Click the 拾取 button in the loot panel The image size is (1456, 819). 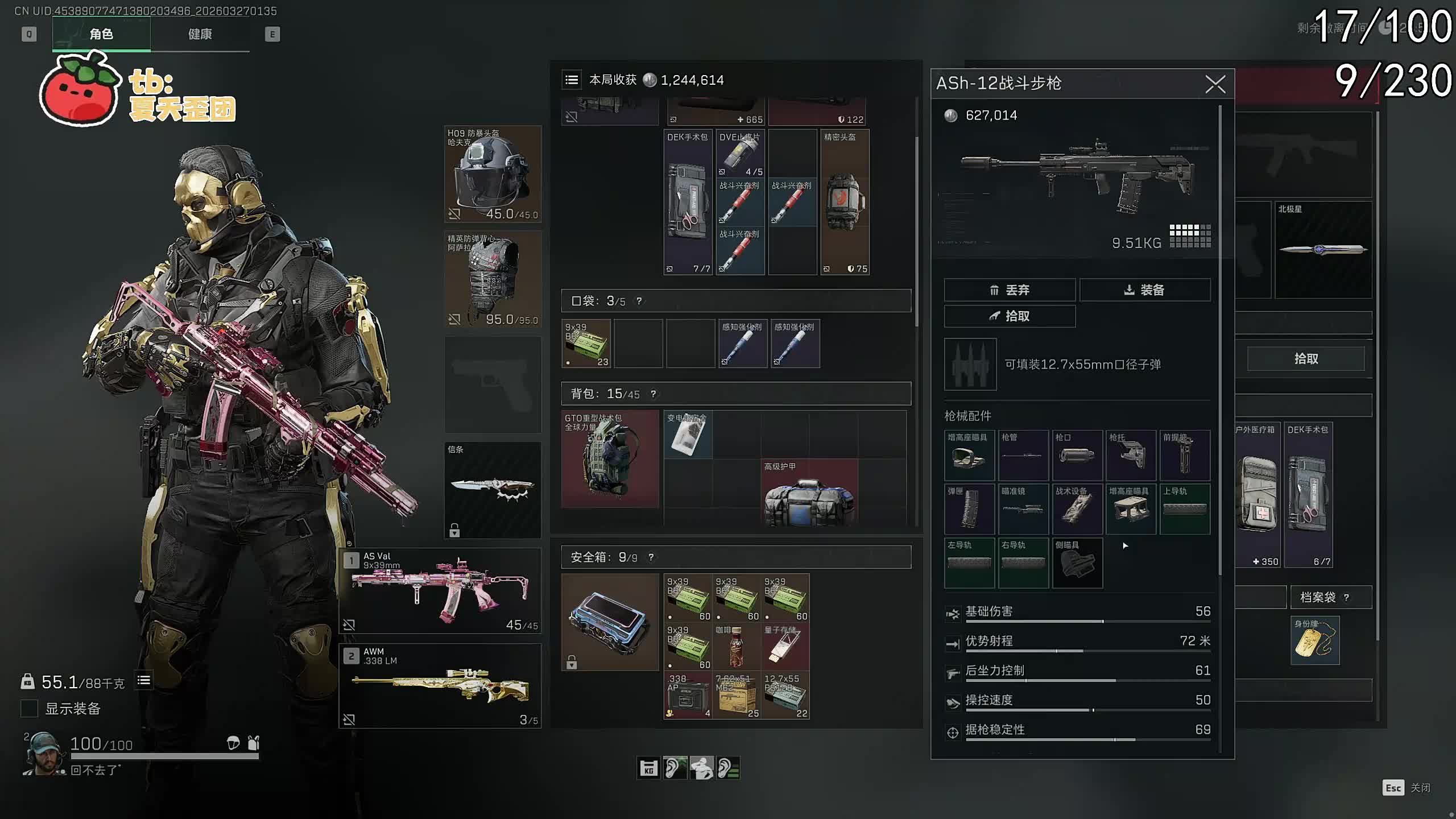pyautogui.click(x=1305, y=359)
